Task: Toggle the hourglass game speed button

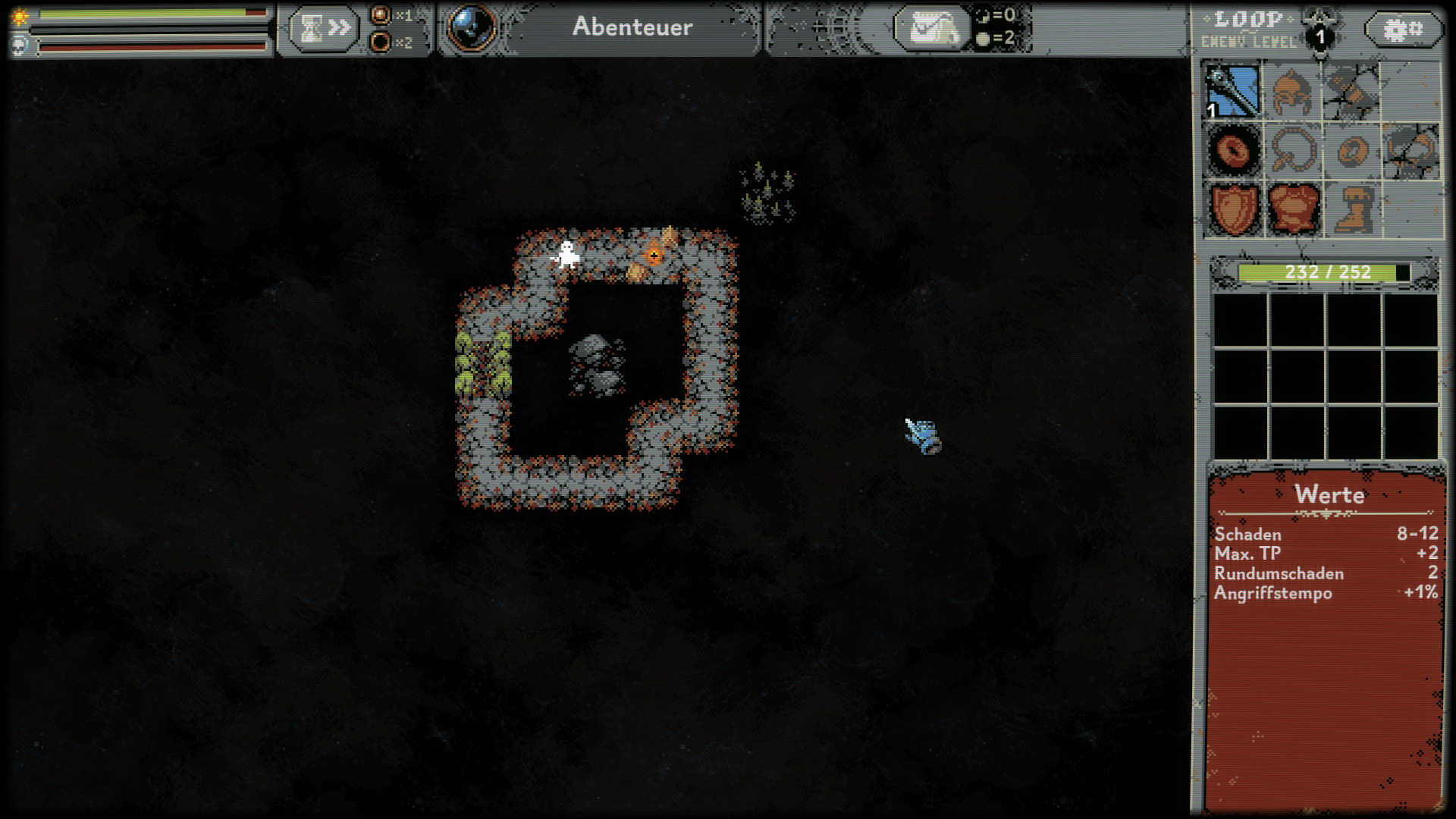Action: [x=324, y=29]
